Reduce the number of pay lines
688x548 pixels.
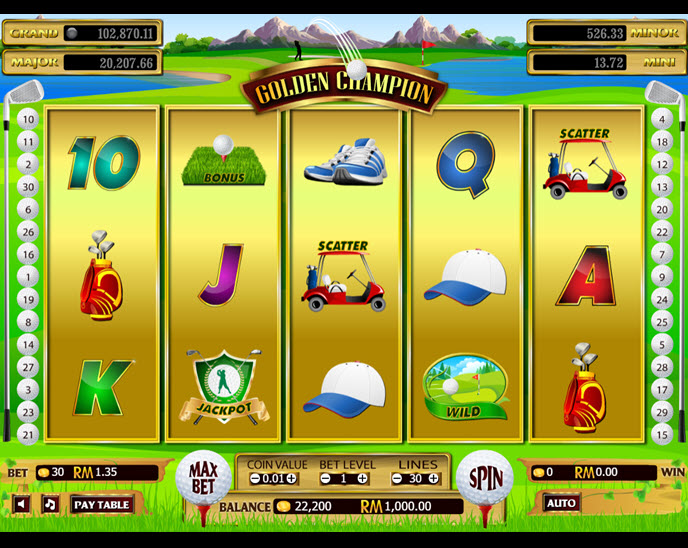tap(397, 478)
